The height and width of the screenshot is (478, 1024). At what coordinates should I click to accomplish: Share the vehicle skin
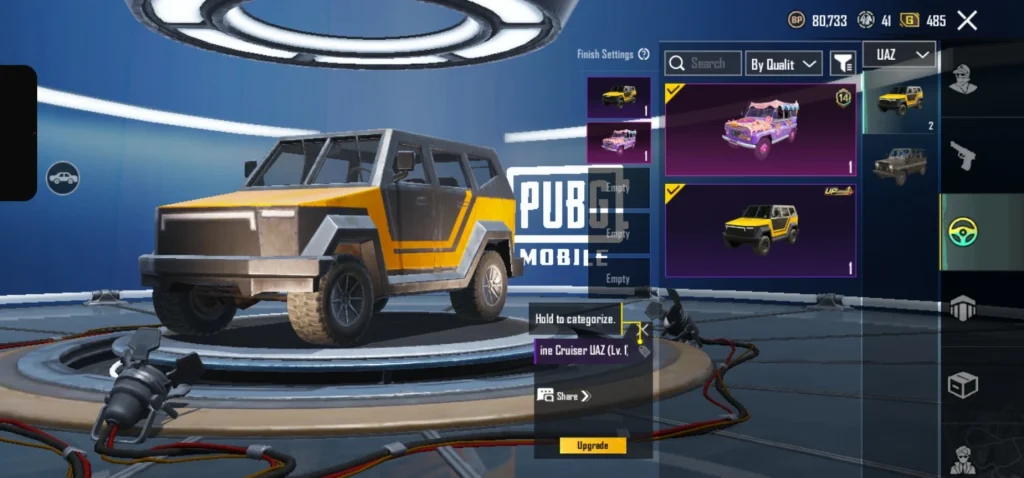tap(565, 396)
